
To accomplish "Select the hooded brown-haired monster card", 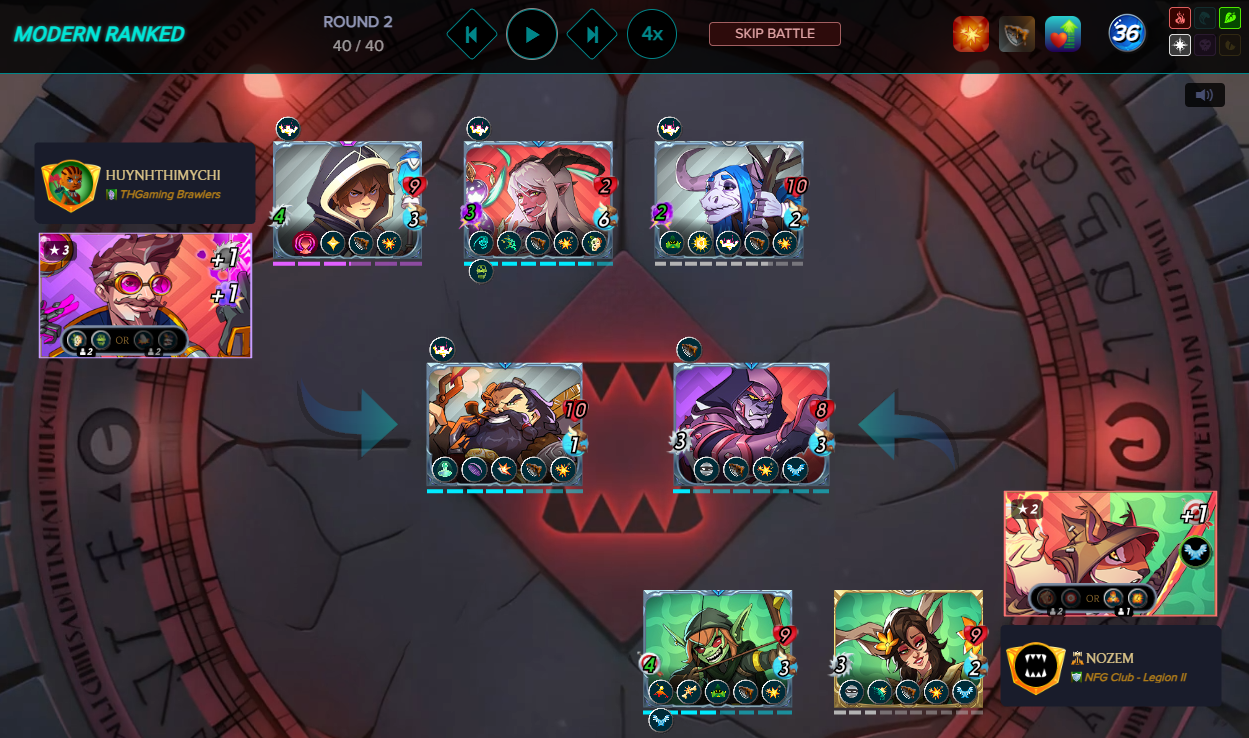I will 347,200.
